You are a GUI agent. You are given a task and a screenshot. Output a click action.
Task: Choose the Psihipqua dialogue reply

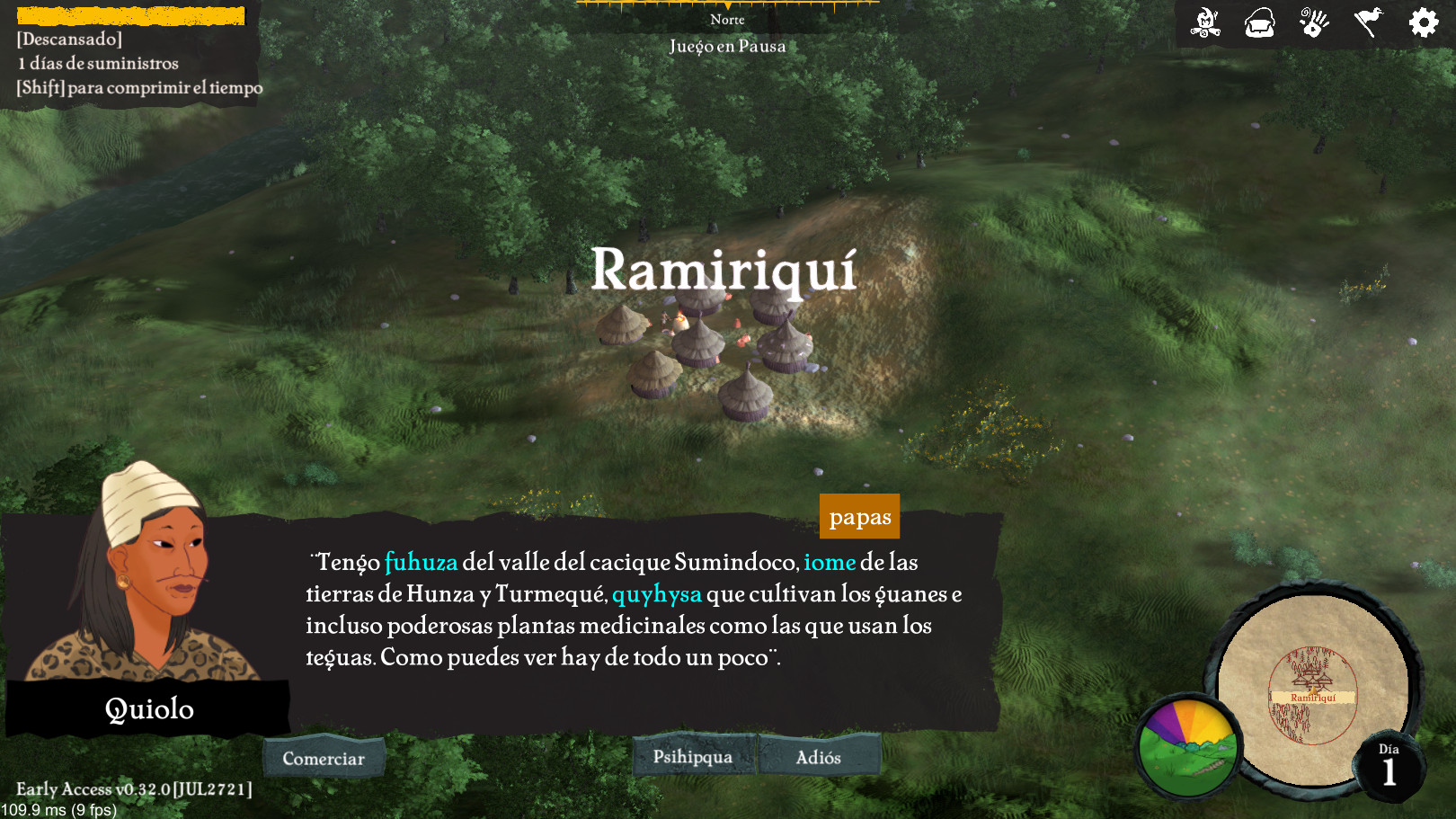(x=693, y=756)
